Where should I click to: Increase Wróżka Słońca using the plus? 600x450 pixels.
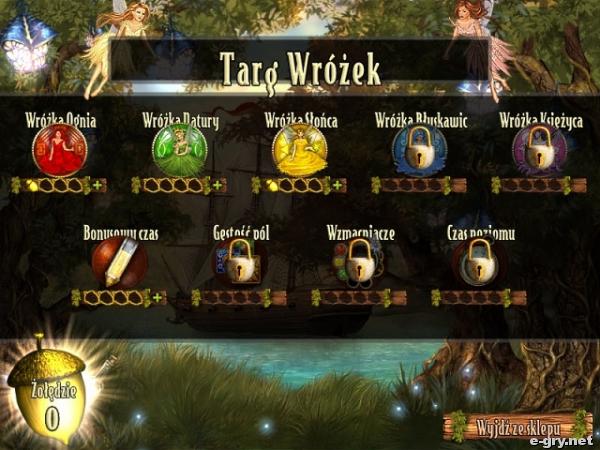click(x=338, y=185)
